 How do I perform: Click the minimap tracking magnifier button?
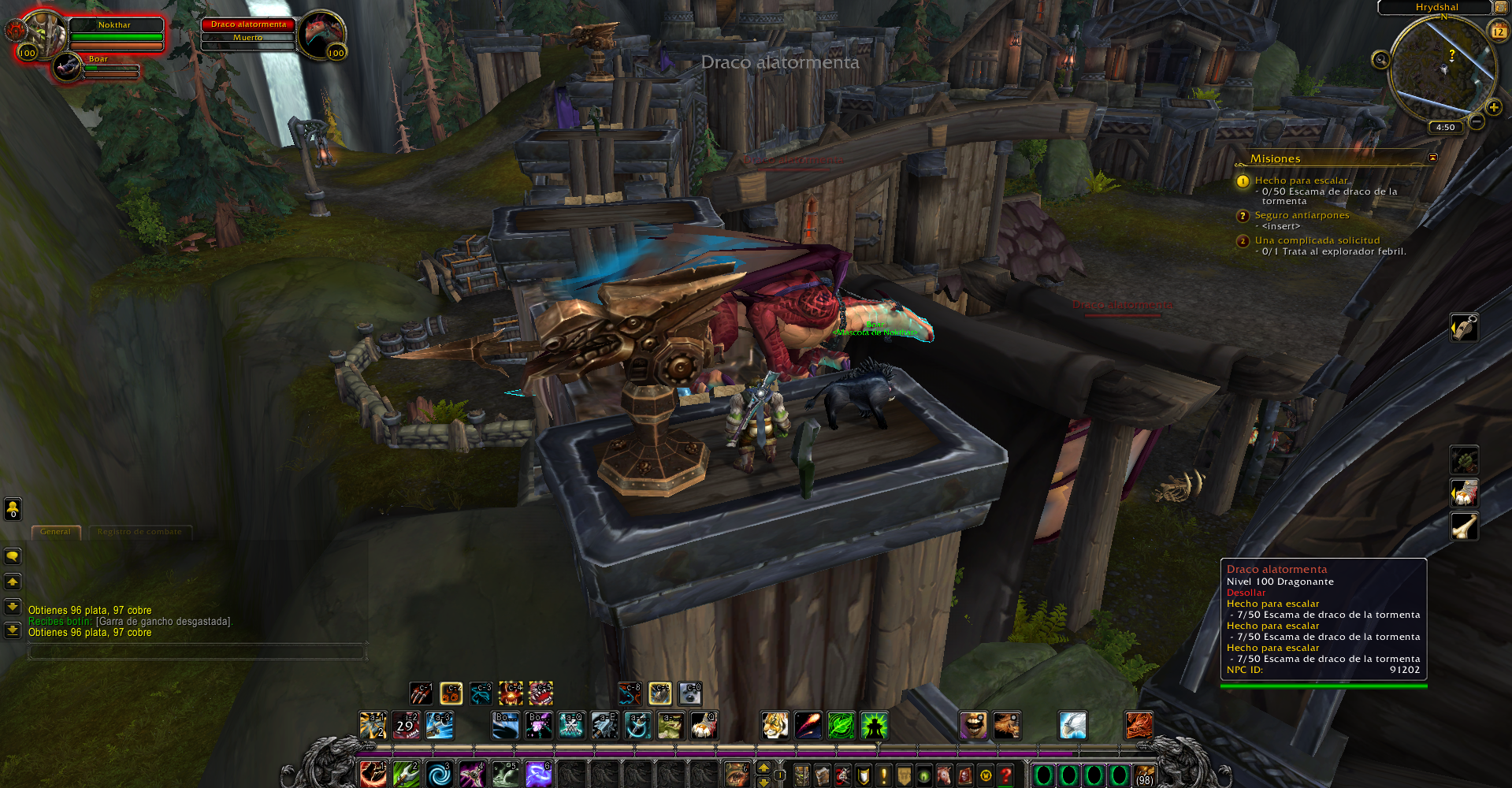1380,59
